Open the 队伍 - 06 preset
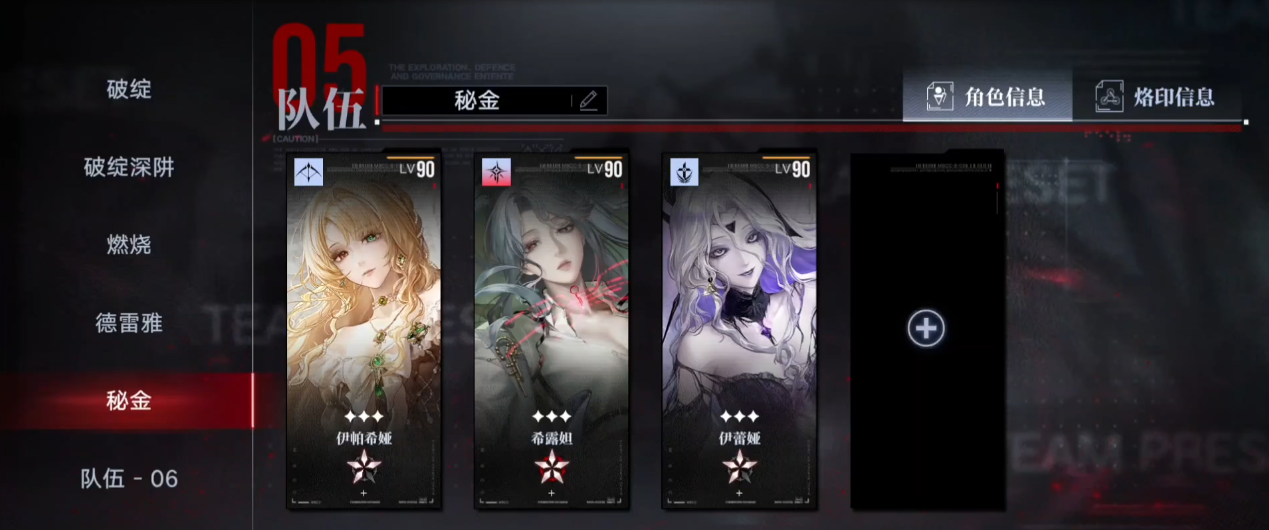 tap(129, 479)
